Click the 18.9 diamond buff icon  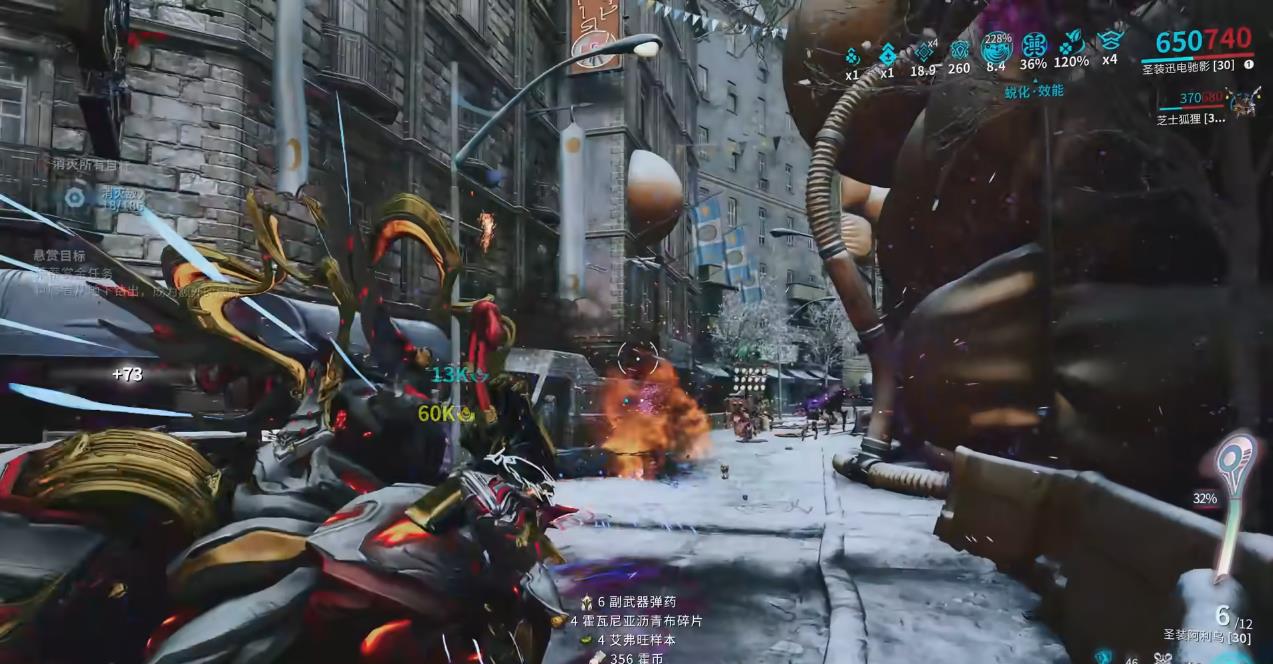[x=923, y=52]
